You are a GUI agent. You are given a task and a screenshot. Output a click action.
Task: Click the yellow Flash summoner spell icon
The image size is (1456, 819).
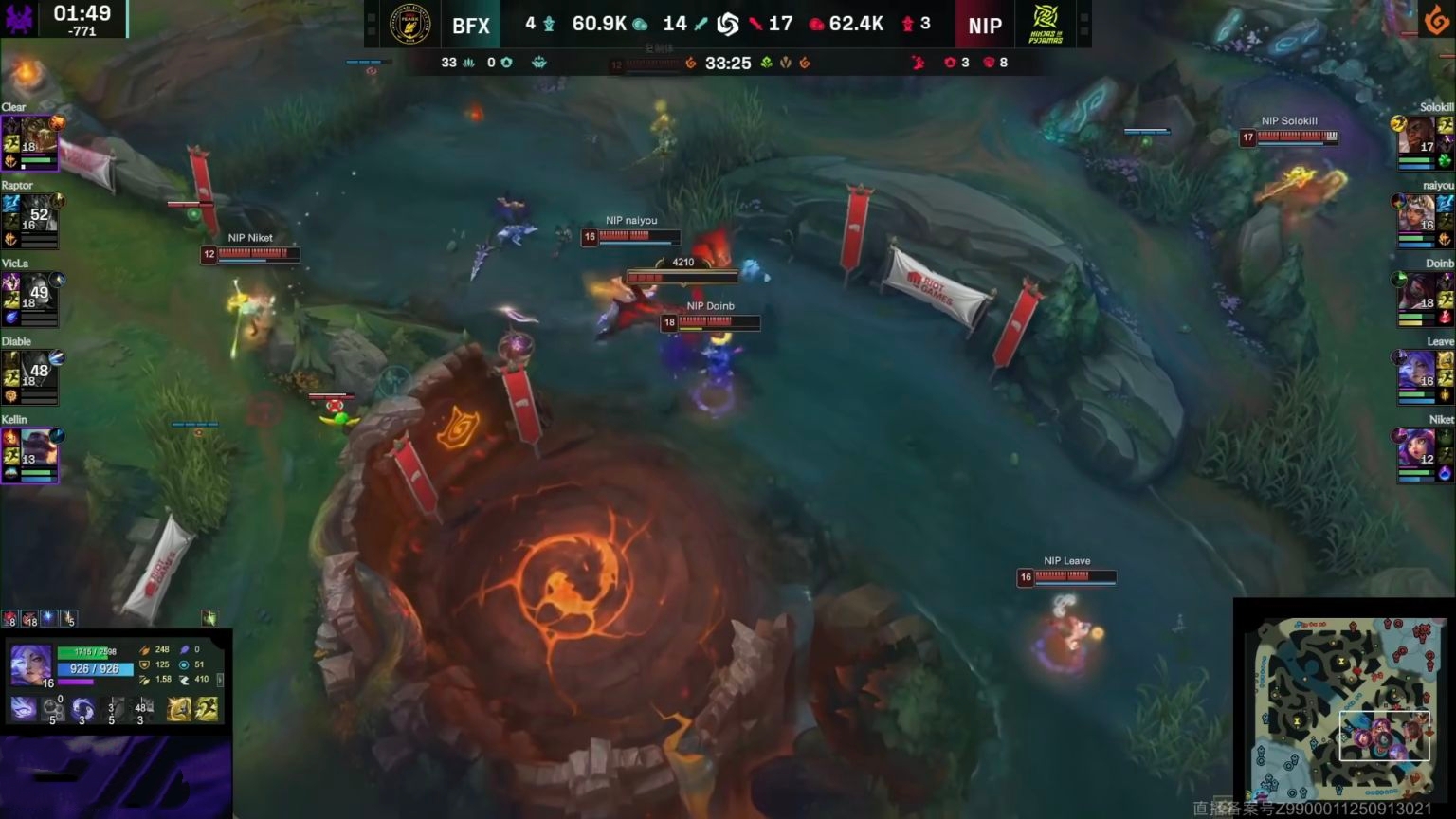(179, 708)
